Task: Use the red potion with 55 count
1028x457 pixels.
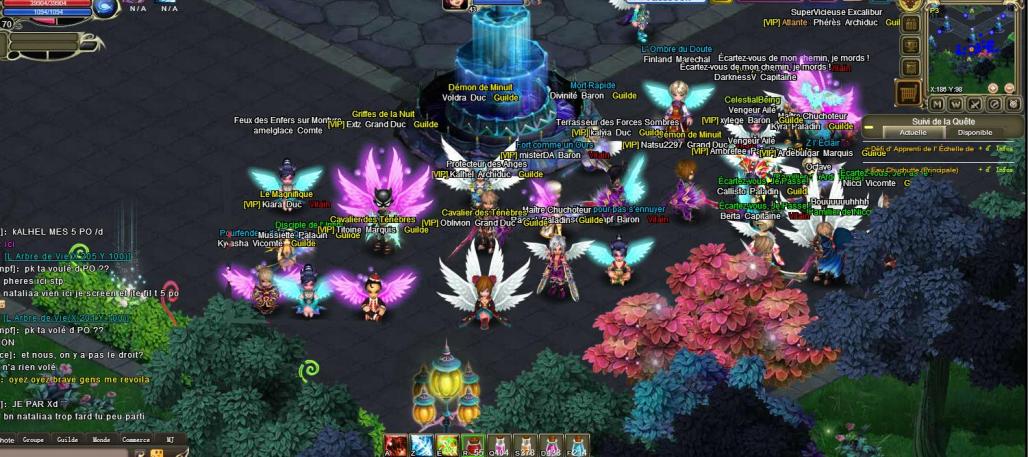Action: [473, 445]
